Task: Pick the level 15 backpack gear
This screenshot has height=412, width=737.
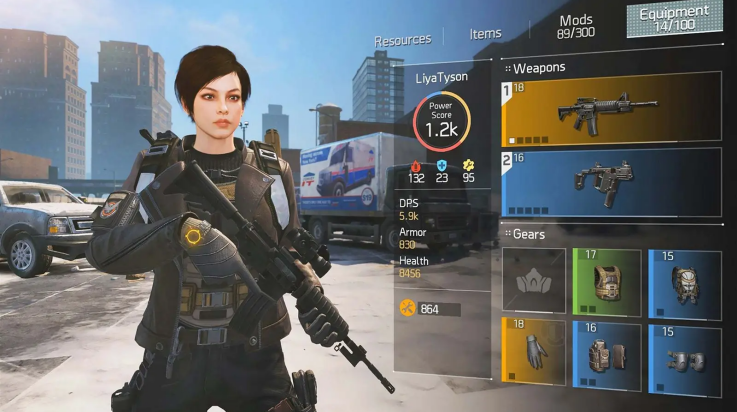Action: (684, 283)
